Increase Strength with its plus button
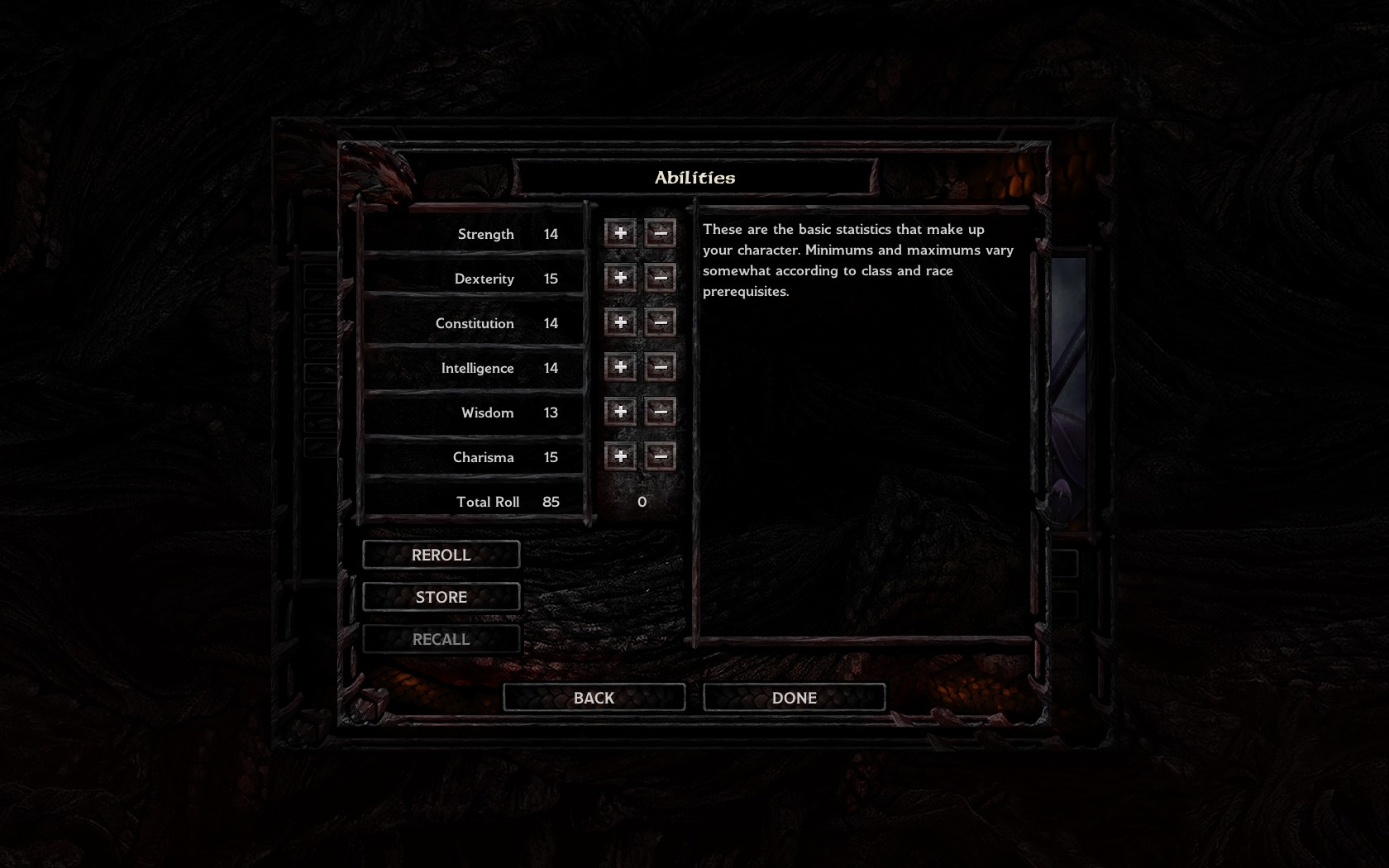The width and height of the screenshot is (1389, 868). [620, 234]
